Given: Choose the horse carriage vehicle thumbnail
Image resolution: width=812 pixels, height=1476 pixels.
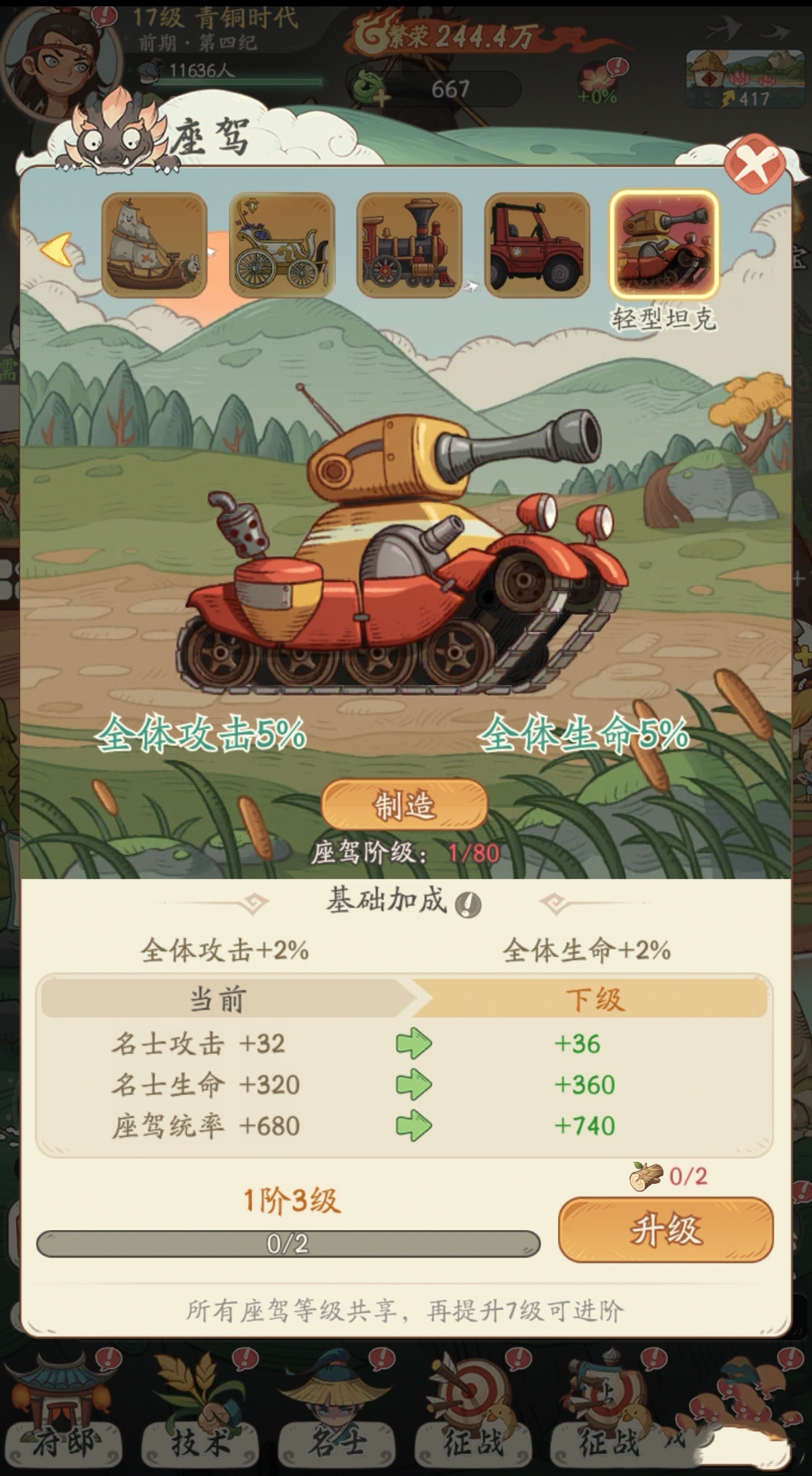Looking at the screenshot, I should (282, 245).
